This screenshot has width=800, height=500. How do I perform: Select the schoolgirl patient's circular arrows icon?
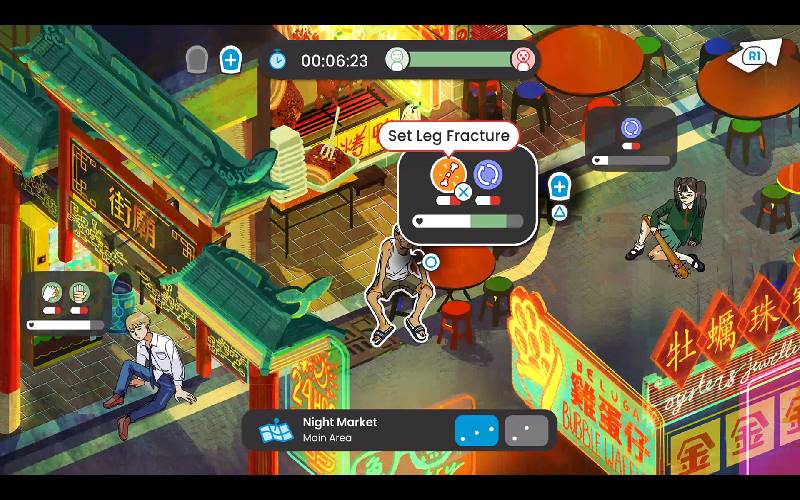[x=630, y=128]
